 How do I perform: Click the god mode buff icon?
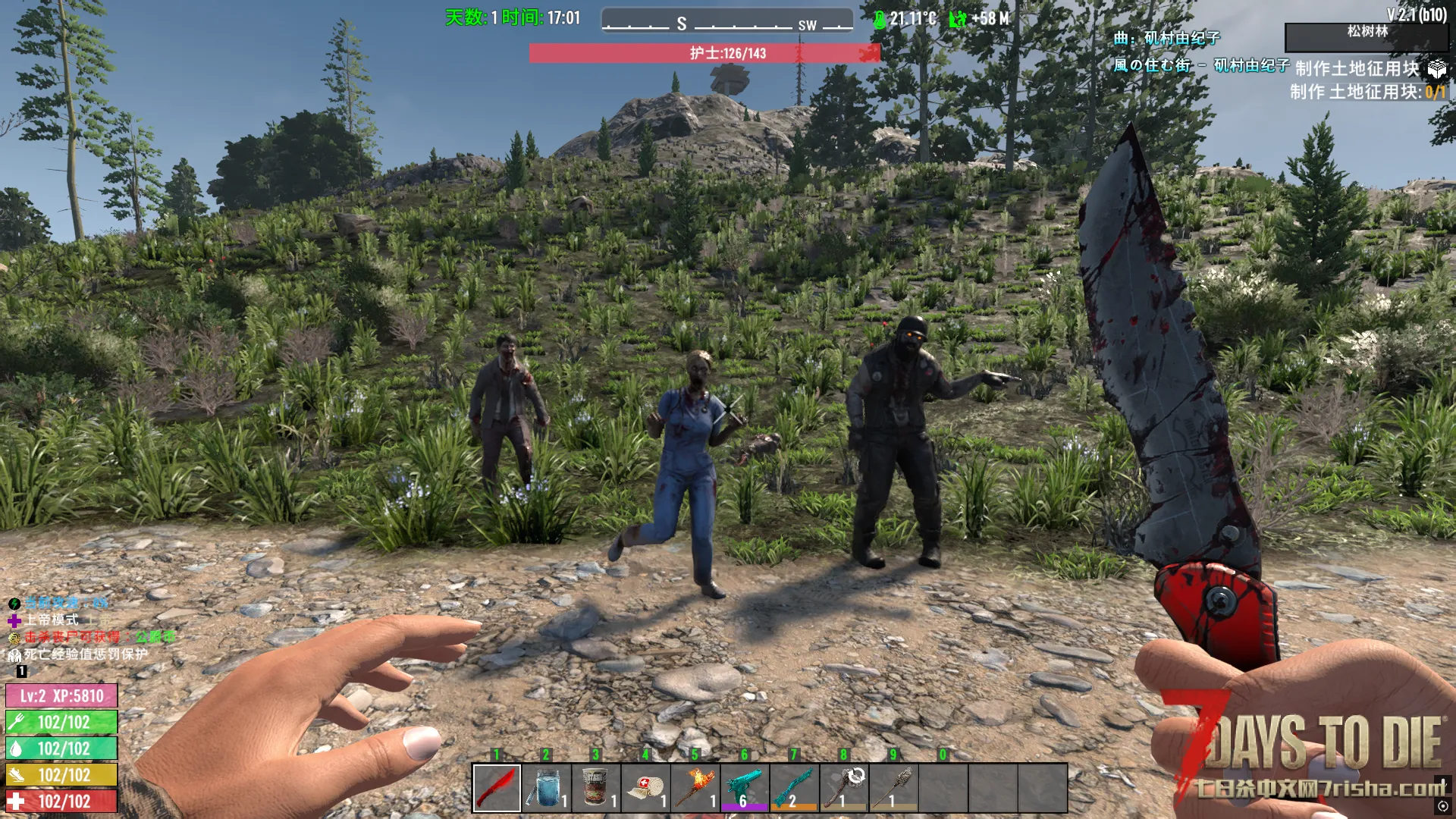(14, 621)
